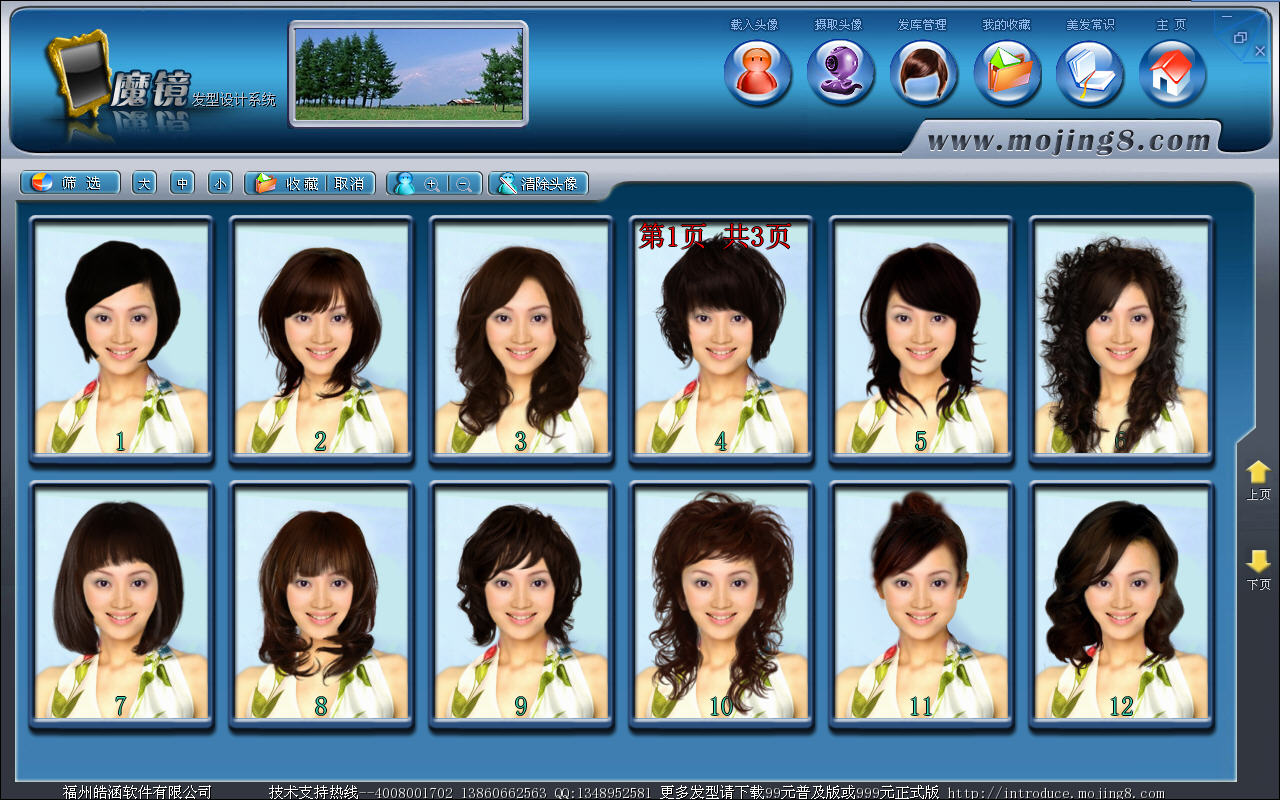The image size is (1280, 800).
Task: Select hairstyle thumbnail number 1
Action: [121, 338]
